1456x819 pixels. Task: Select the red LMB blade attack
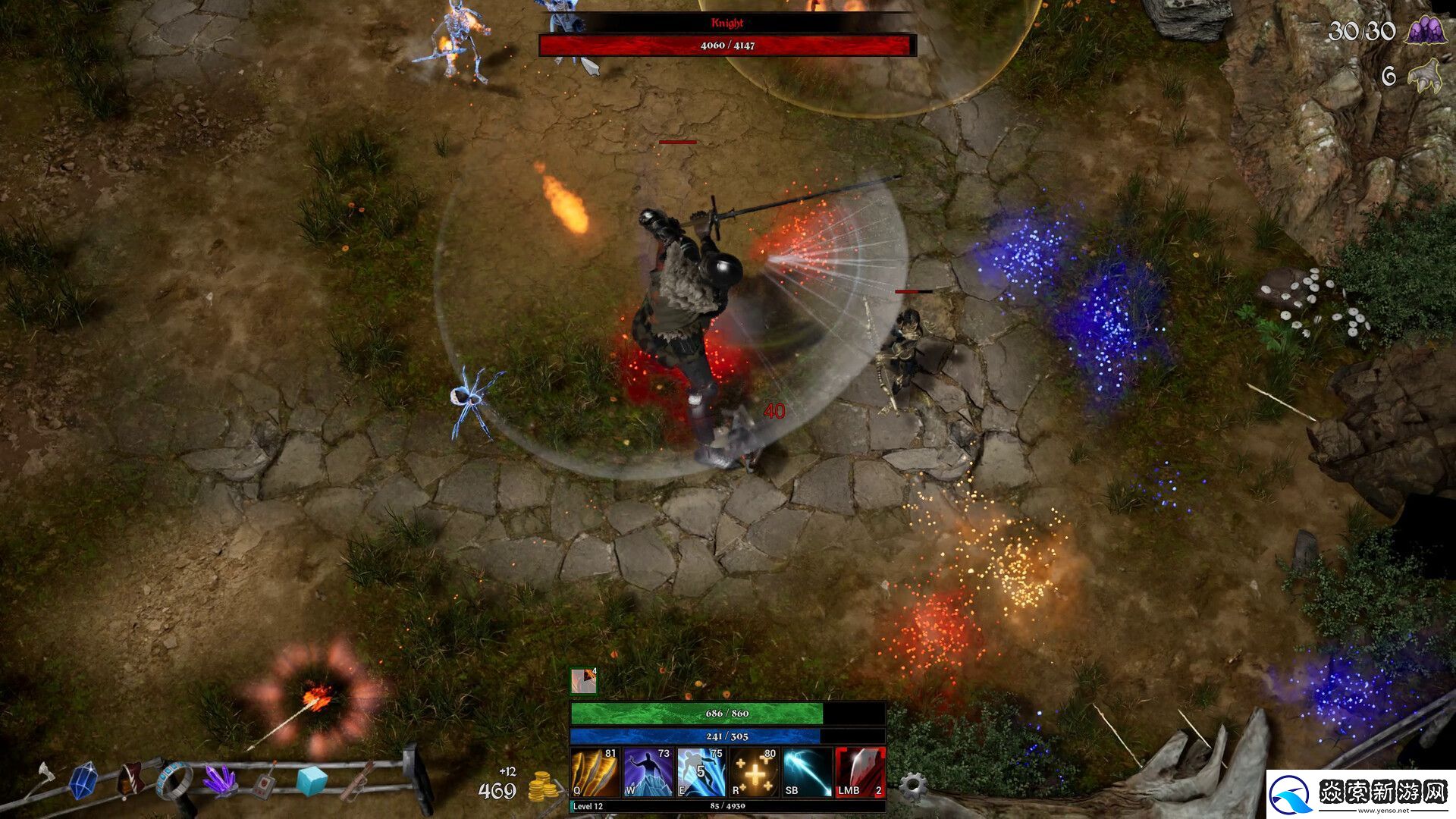(860, 772)
